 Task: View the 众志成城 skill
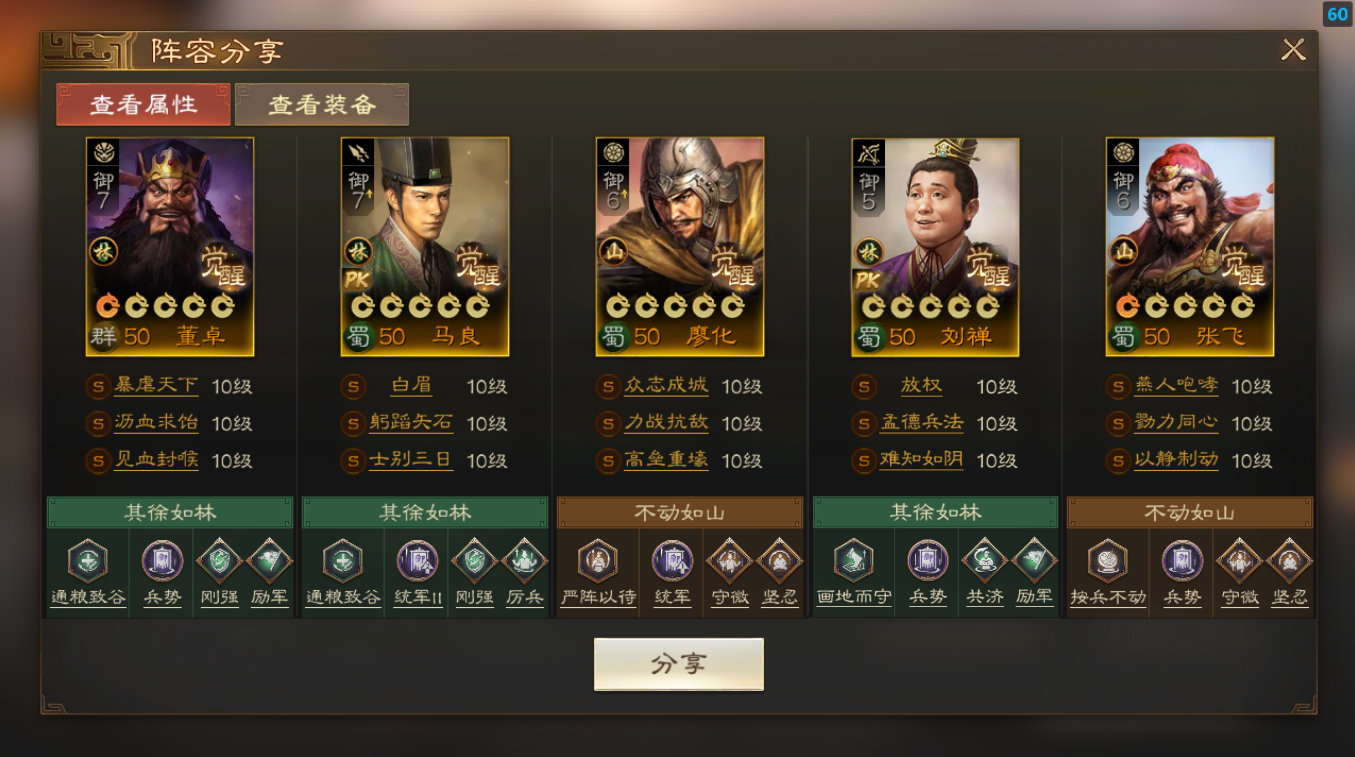(x=666, y=386)
